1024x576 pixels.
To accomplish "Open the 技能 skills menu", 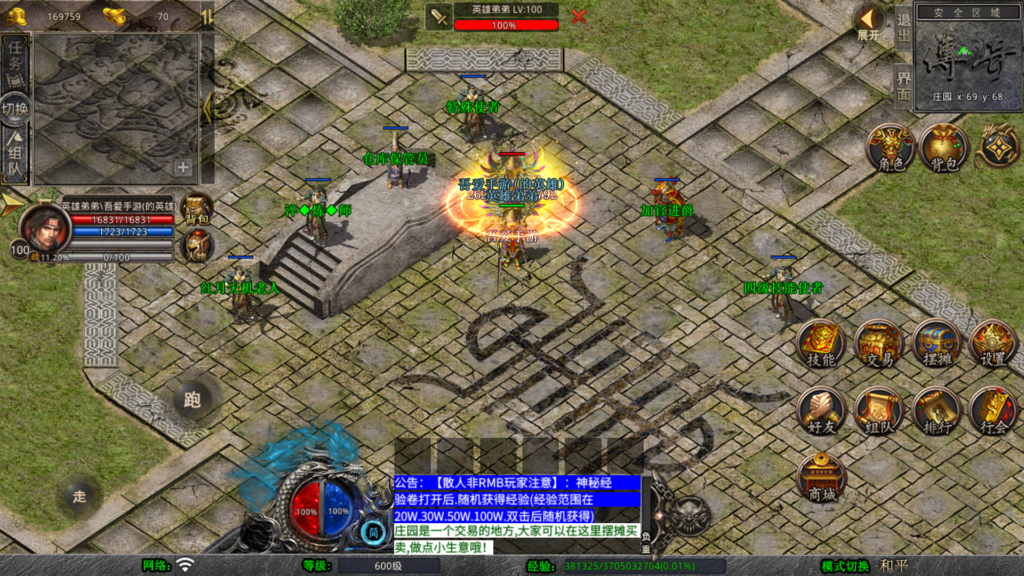I will 821,344.
